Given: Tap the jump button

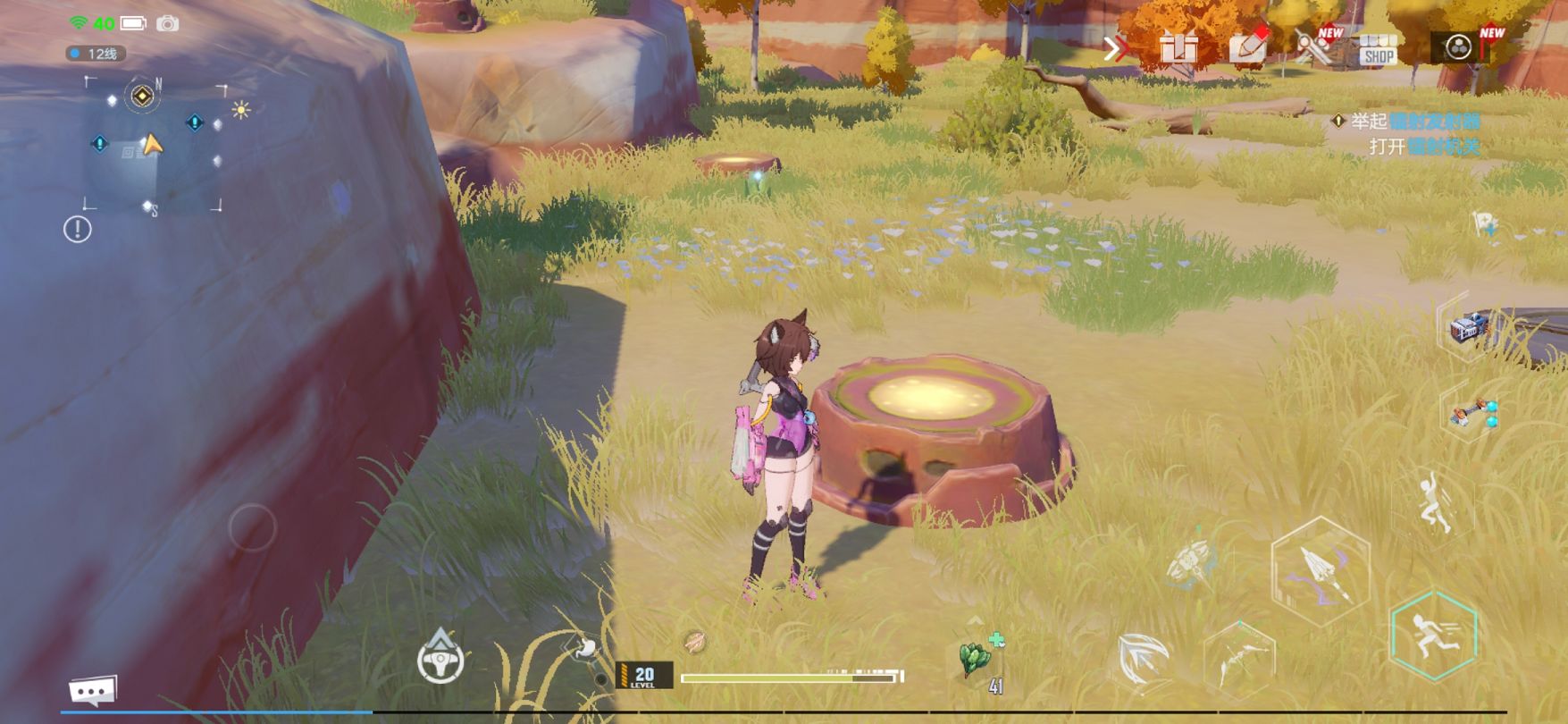Looking at the screenshot, I should point(1432,503).
